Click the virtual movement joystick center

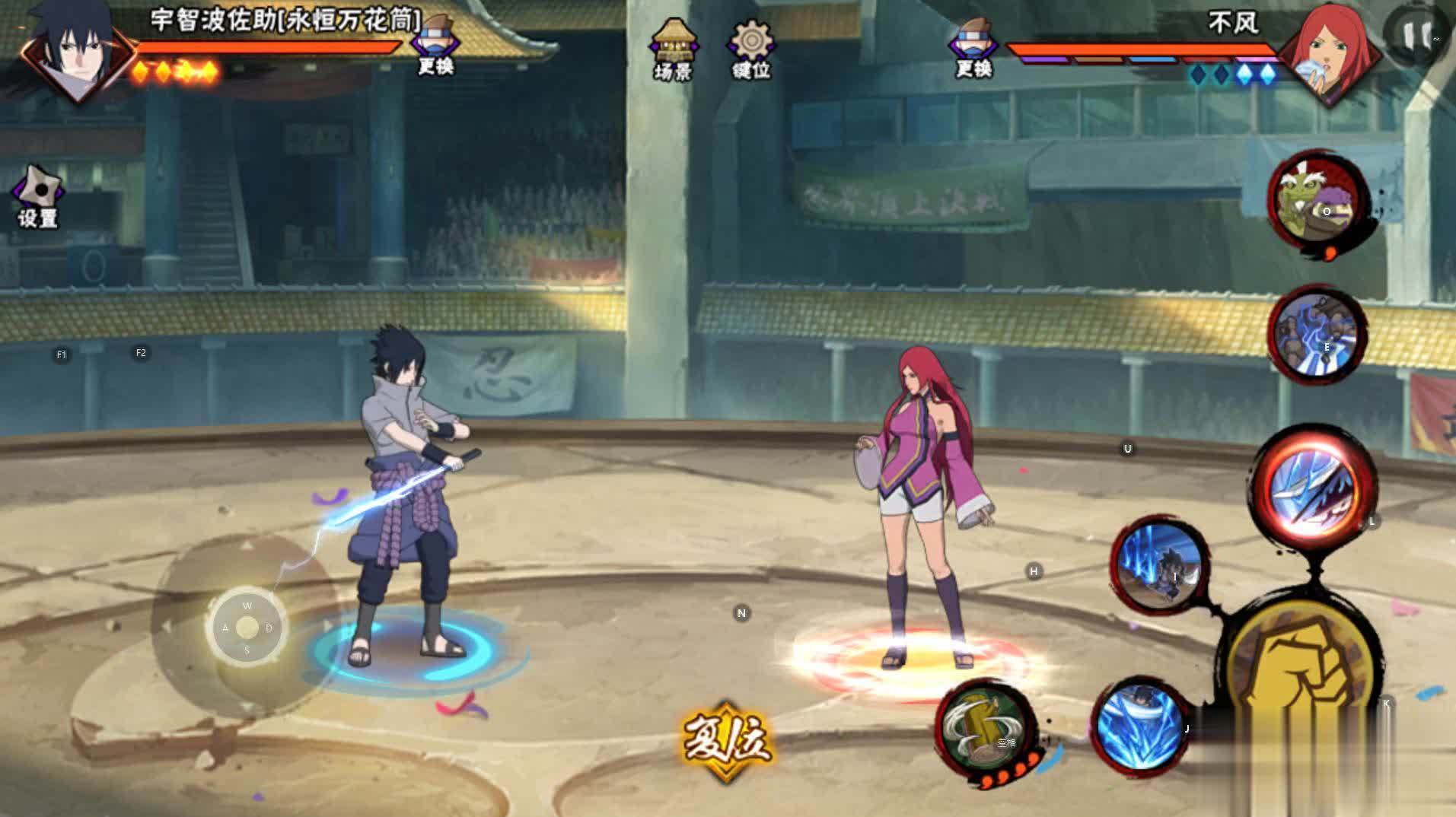click(x=247, y=628)
